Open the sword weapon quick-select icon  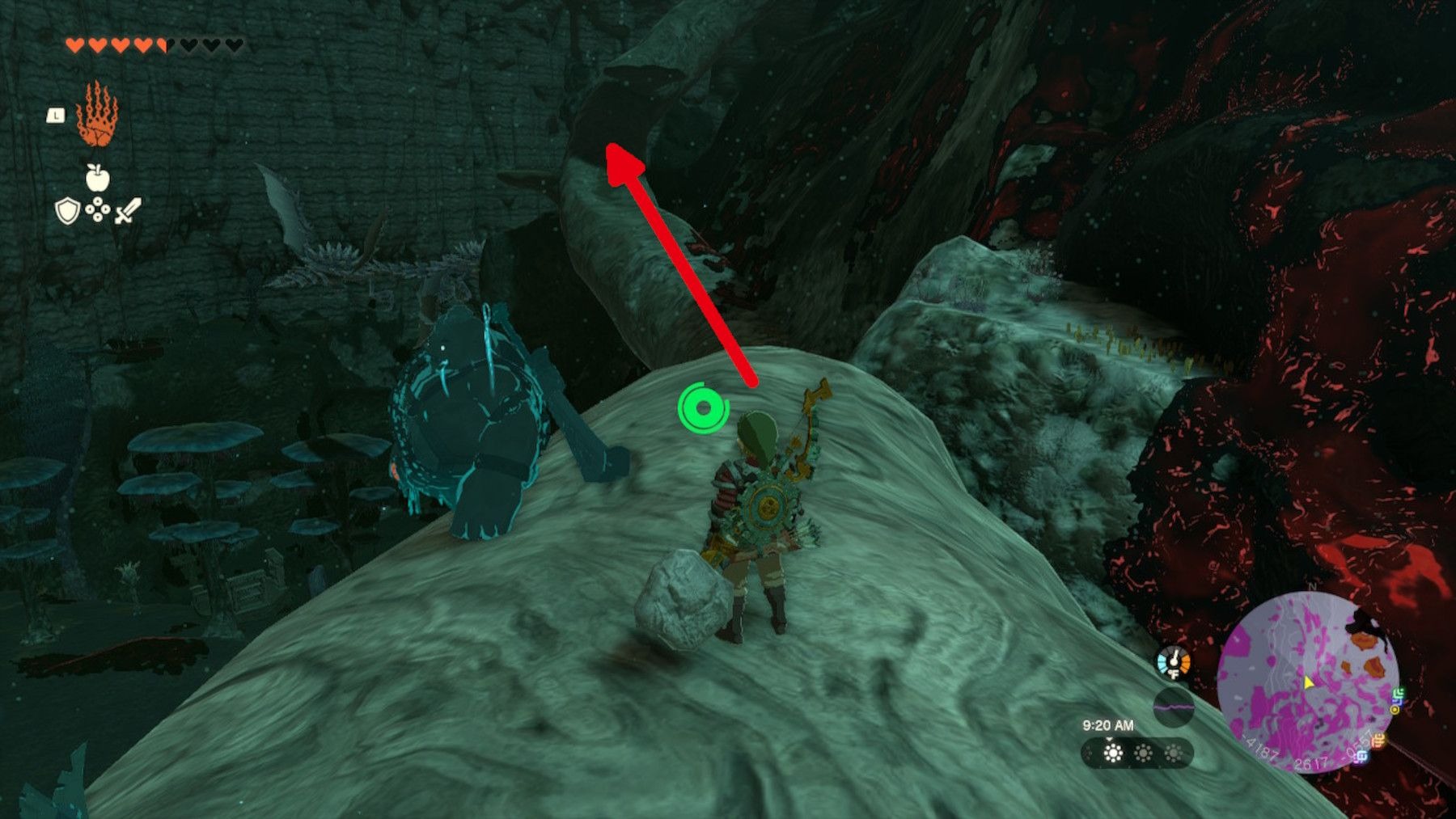coord(128,211)
